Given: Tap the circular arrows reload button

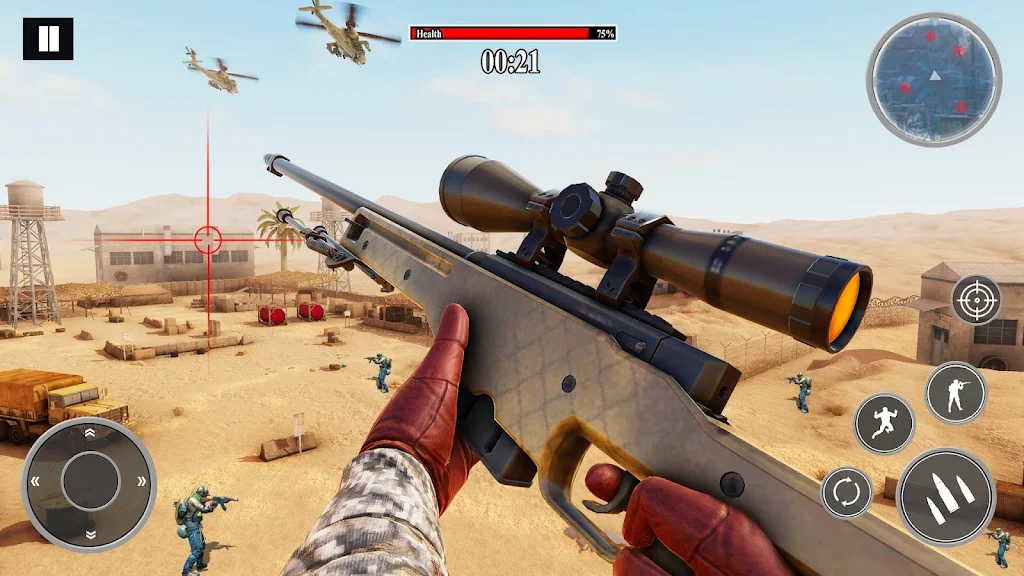Looking at the screenshot, I should 846,493.
